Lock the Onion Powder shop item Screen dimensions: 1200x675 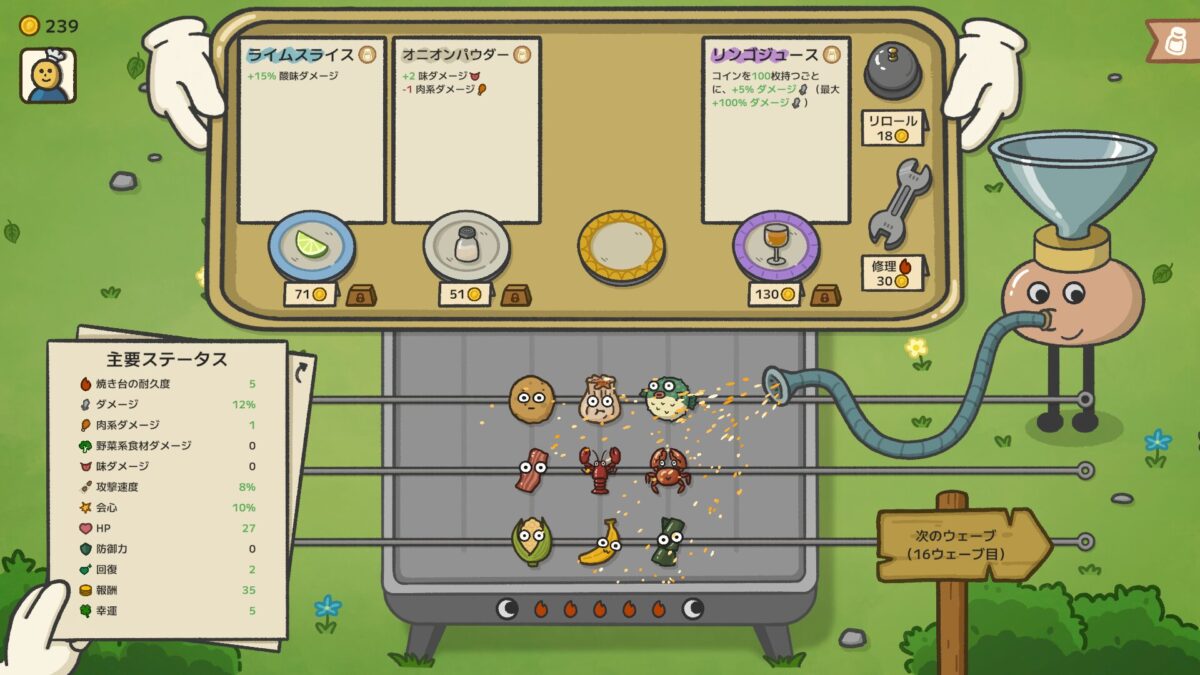(x=516, y=295)
